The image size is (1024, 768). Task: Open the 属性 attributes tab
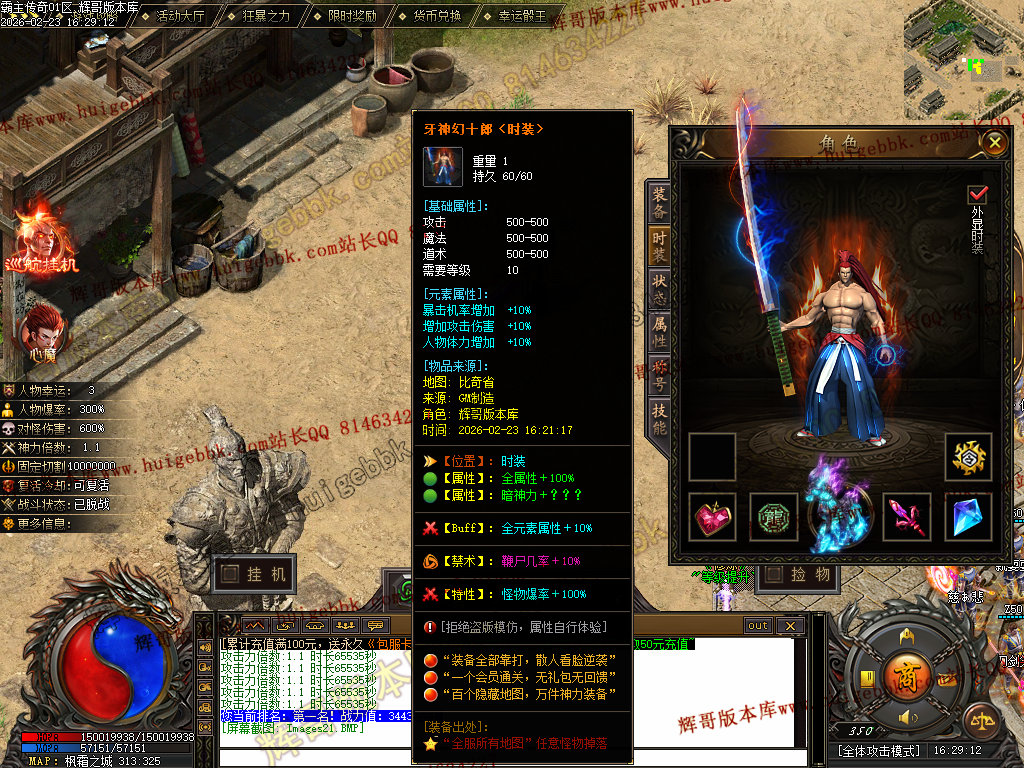659,331
